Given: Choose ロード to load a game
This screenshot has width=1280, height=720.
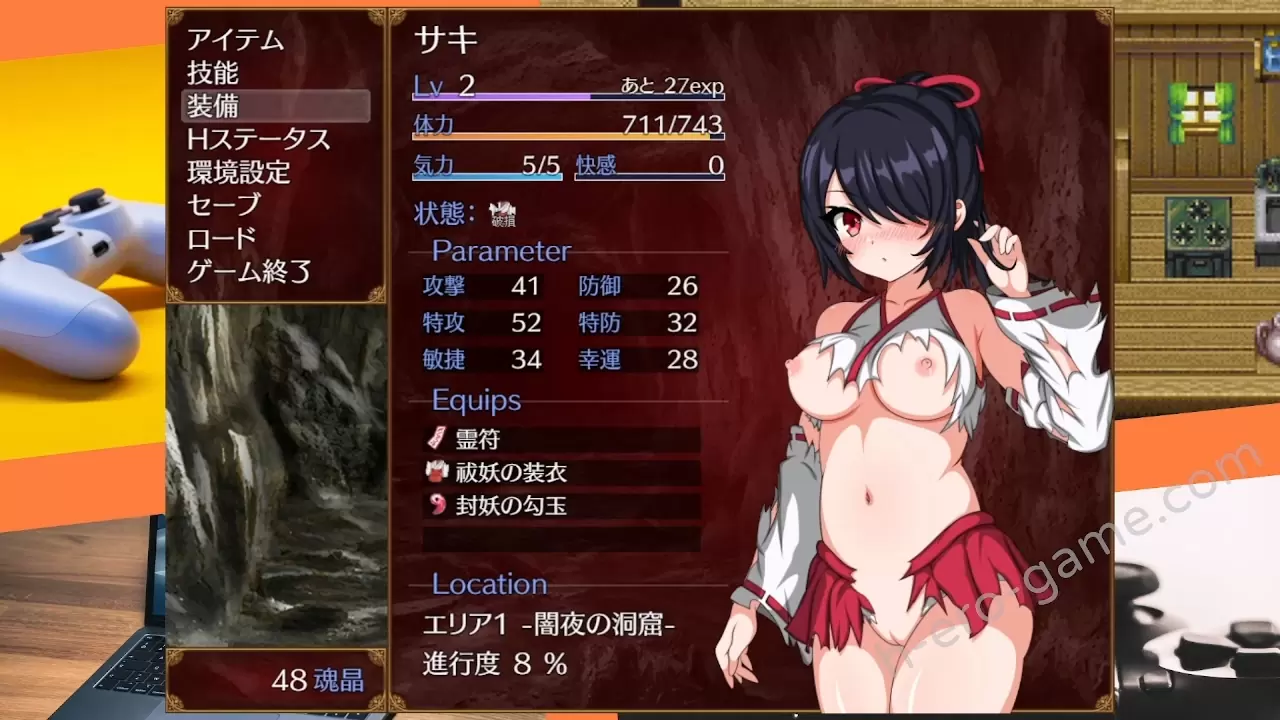Looking at the screenshot, I should coord(222,238).
